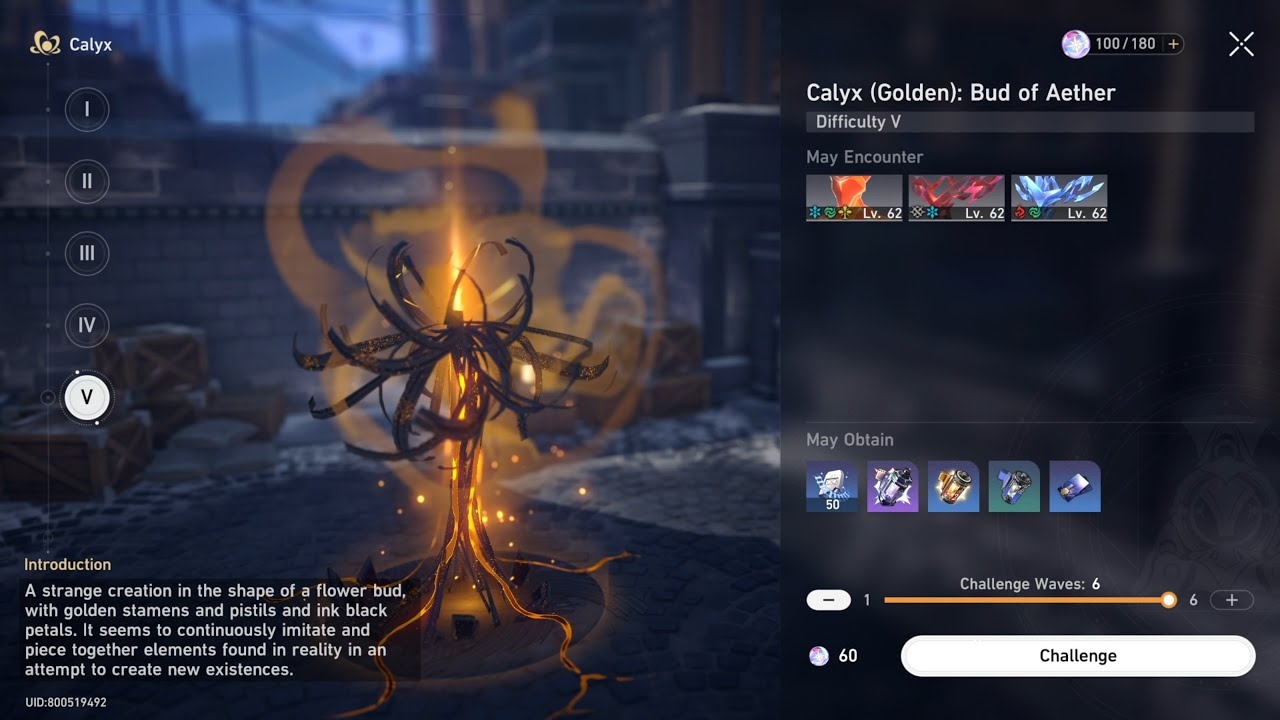
Task: Choose difficulty level III
Action: click(x=87, y=253)
